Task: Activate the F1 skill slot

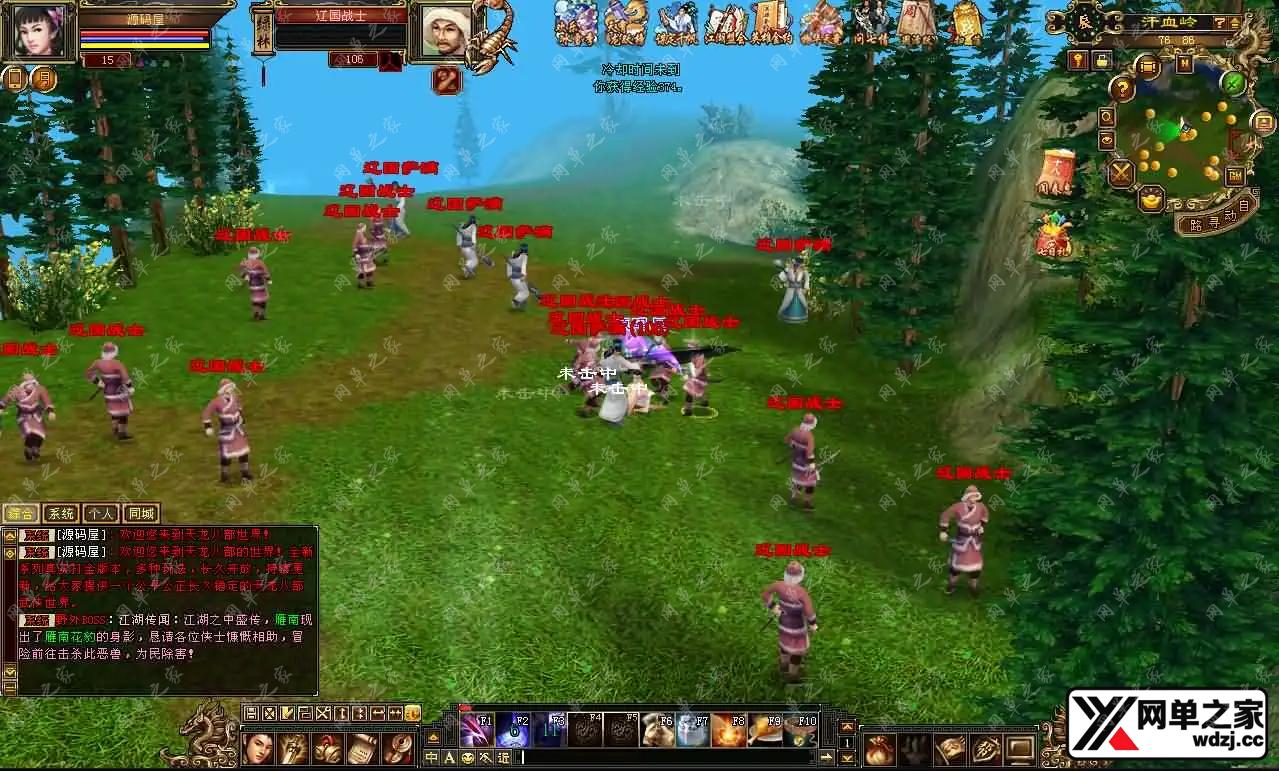Action: [476, 730]
